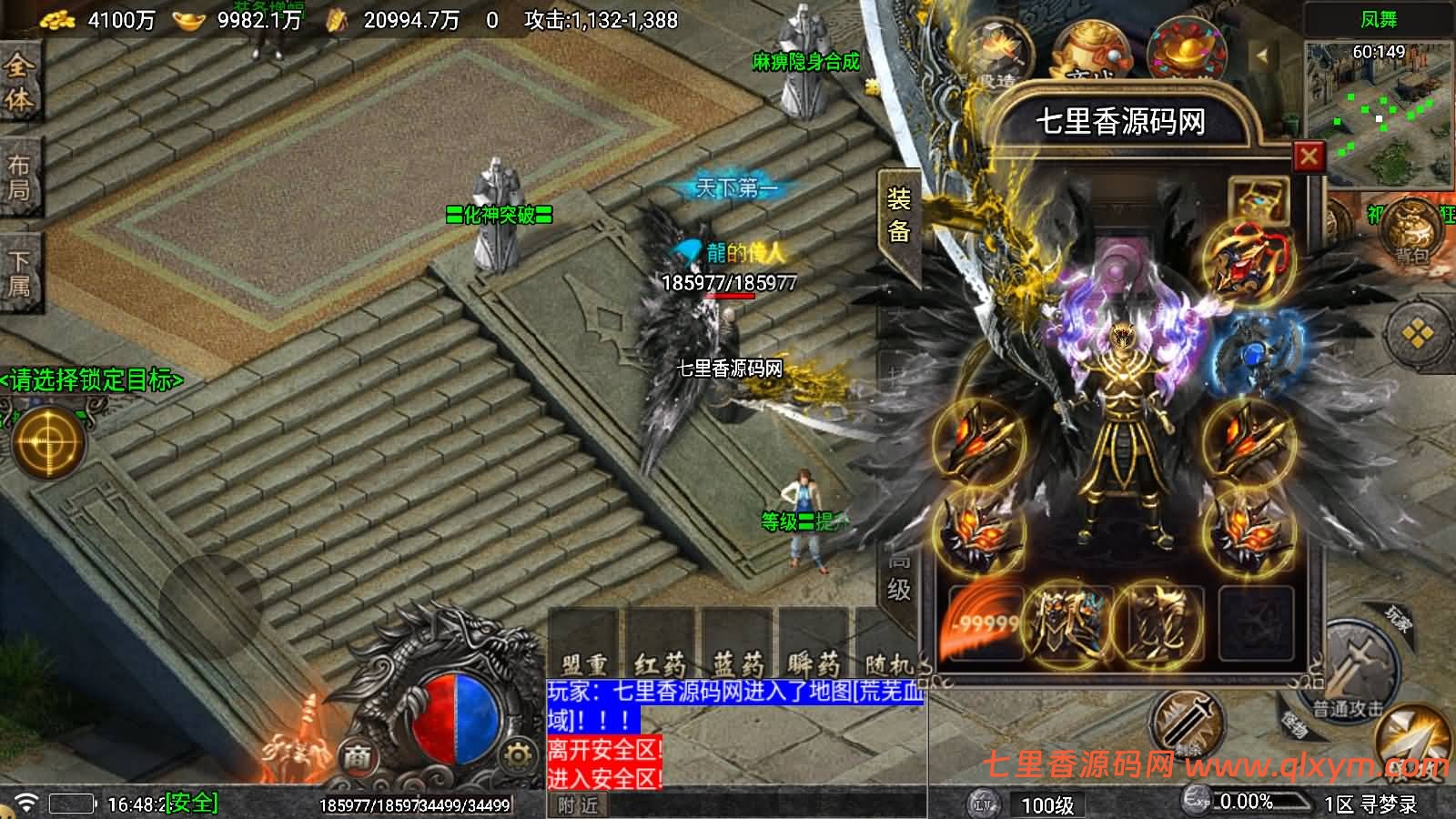Close the character equipment panel
Image resolution: width=1456 pixels, height=819 pixels.
click(1309, 157)
